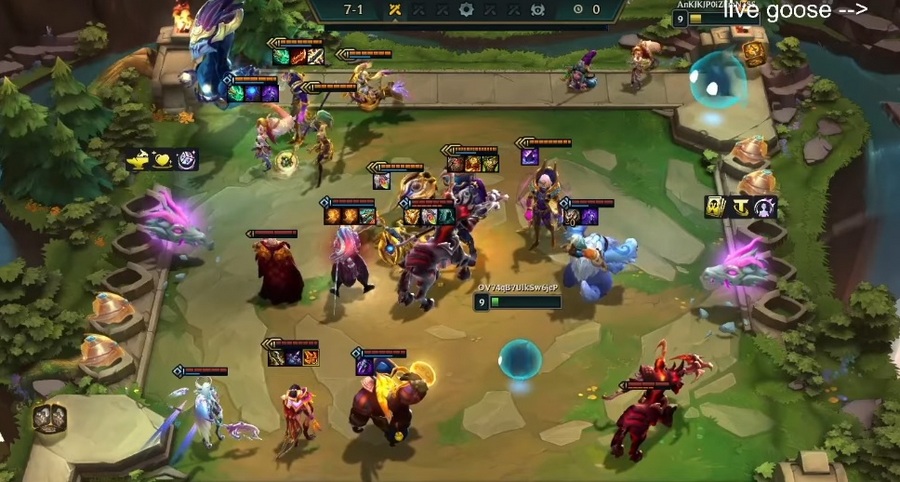This screenshot has width=900, height=482.
Task: Select the golden cards augment icon
Action: pos(716,207)
